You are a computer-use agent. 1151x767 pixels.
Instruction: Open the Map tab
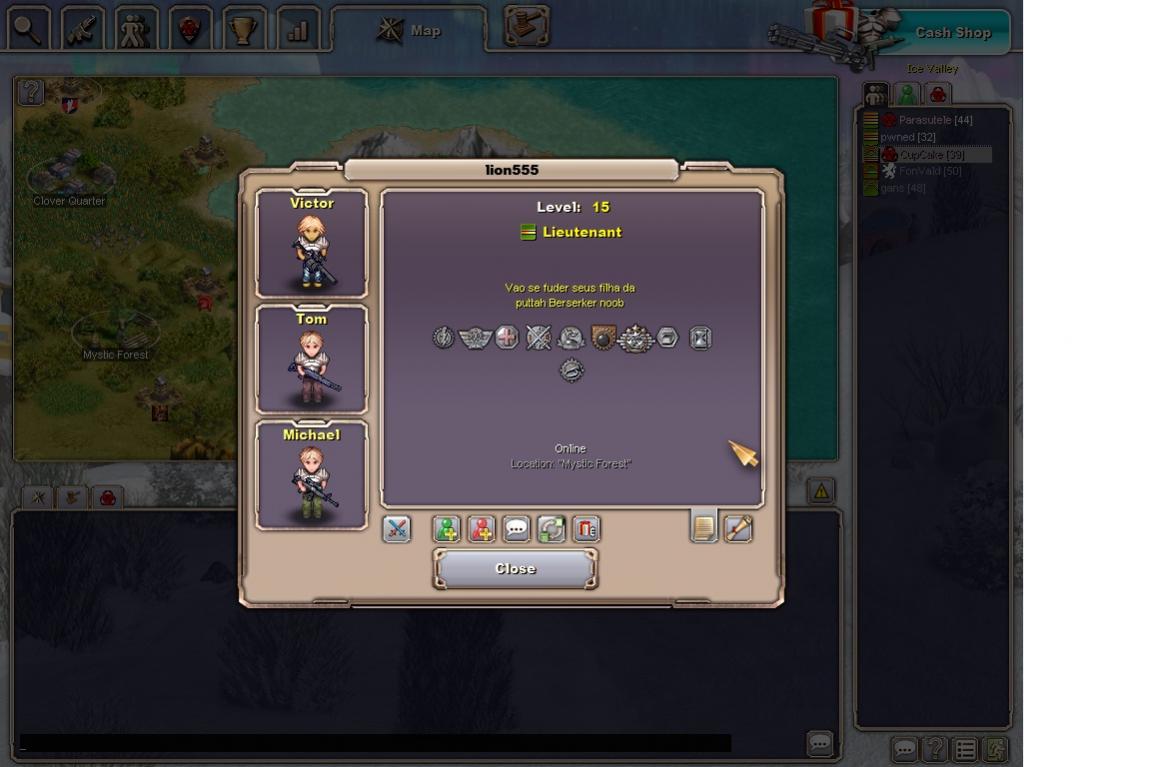409,30
